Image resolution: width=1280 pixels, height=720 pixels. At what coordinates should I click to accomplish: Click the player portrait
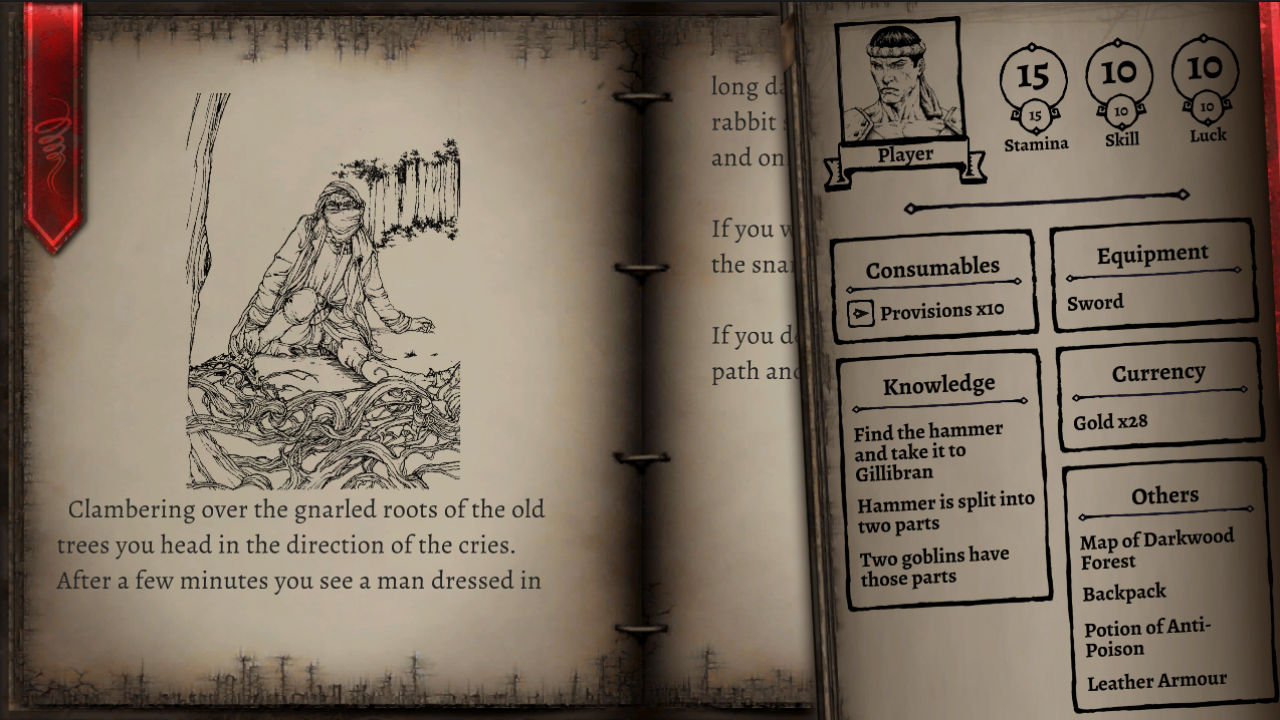(898, 75)
